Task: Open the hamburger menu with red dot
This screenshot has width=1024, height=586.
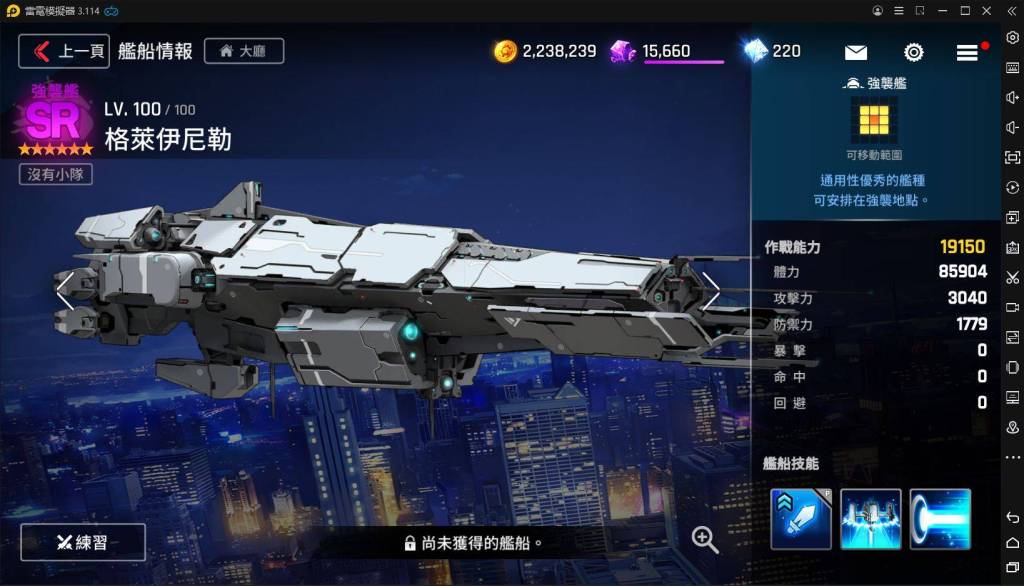Action: coord(967,53)
